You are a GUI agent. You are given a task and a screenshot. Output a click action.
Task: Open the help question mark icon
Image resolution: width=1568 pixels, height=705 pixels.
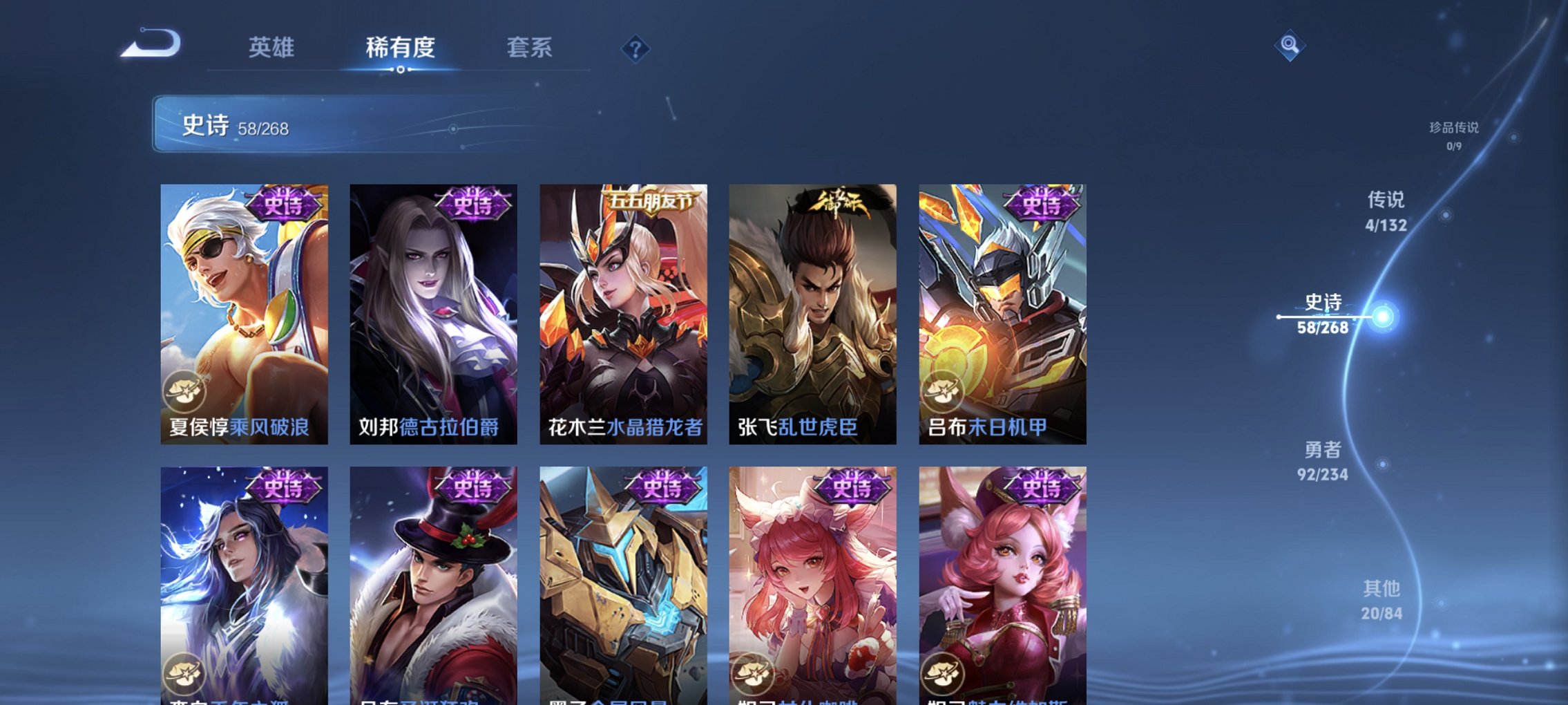pos(637,47)
